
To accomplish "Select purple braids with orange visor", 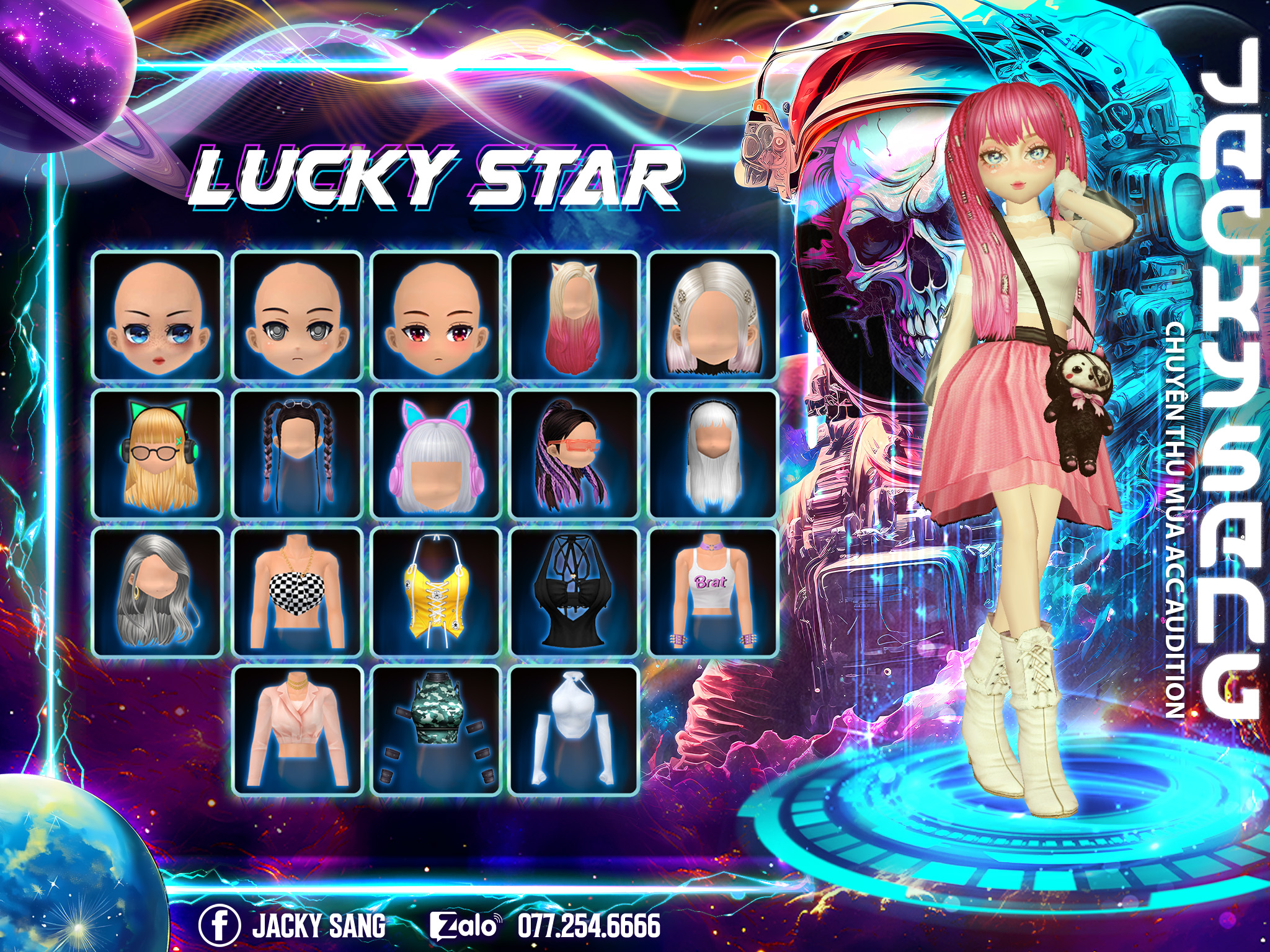I will point(574,454).
